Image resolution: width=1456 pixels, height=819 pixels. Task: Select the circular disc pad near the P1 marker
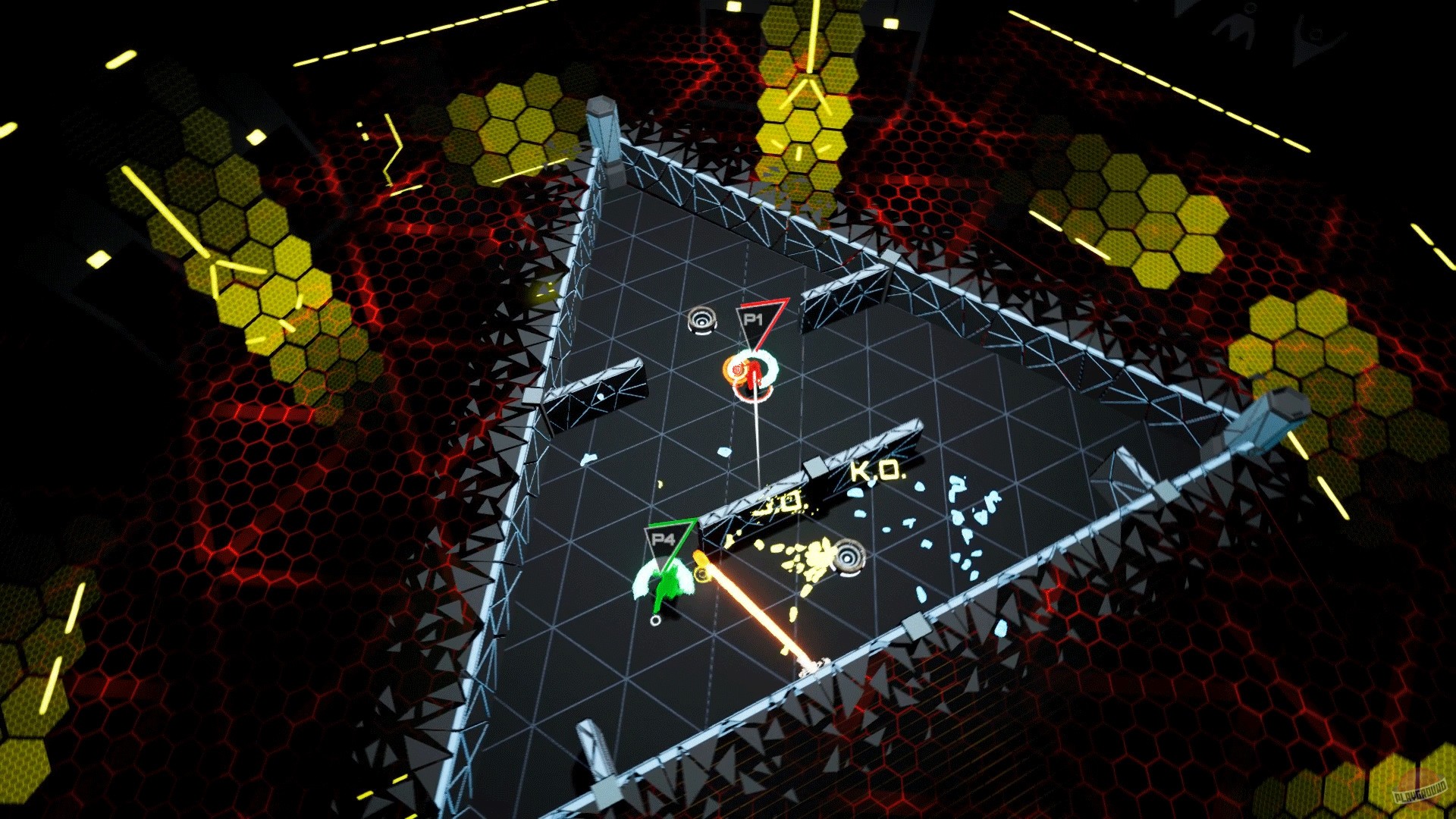click(x=701, y=320)
